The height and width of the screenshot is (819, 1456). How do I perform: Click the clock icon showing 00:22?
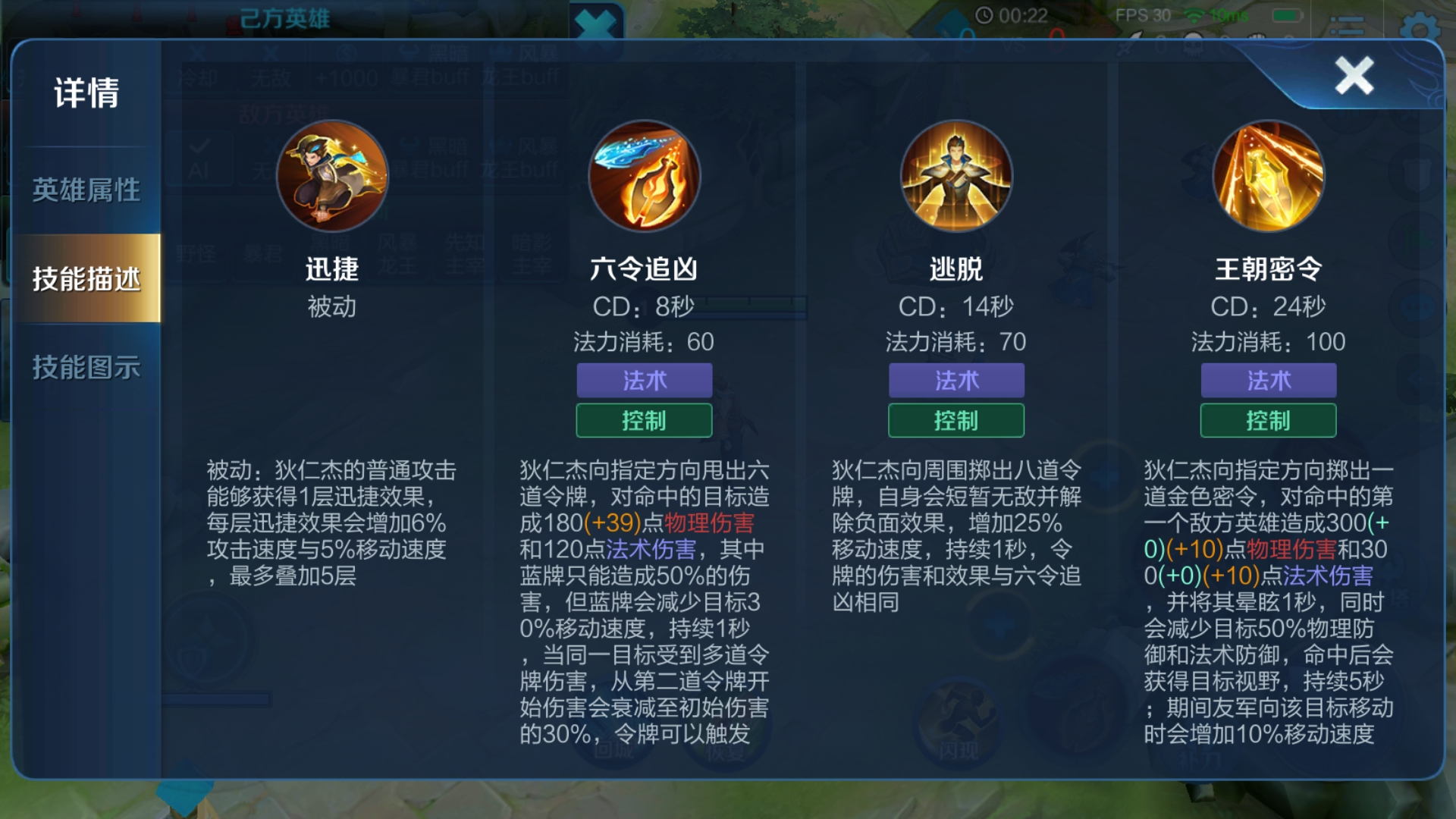click(x=986, y=15)
